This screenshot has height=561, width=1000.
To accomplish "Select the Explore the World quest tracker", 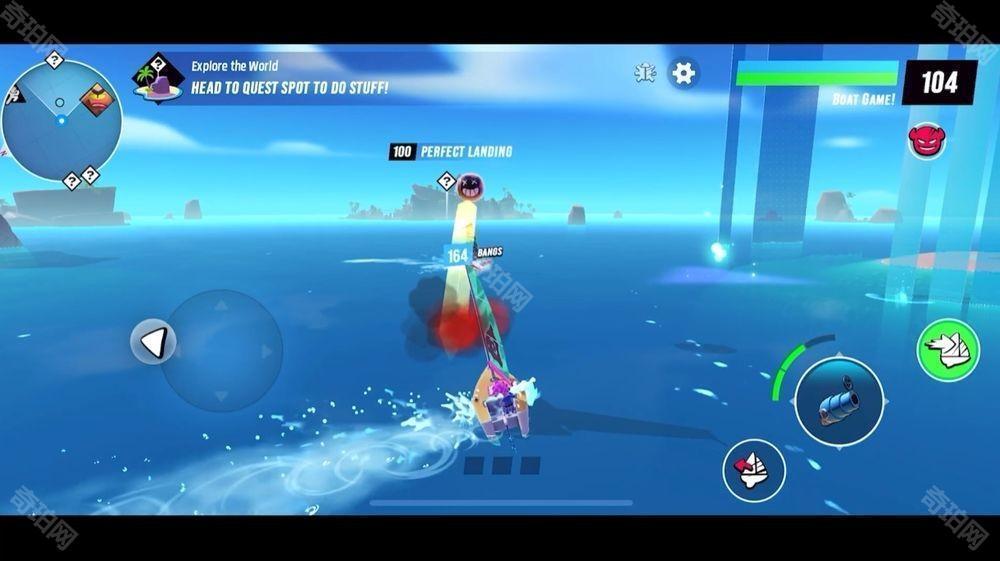I will 270,78.
